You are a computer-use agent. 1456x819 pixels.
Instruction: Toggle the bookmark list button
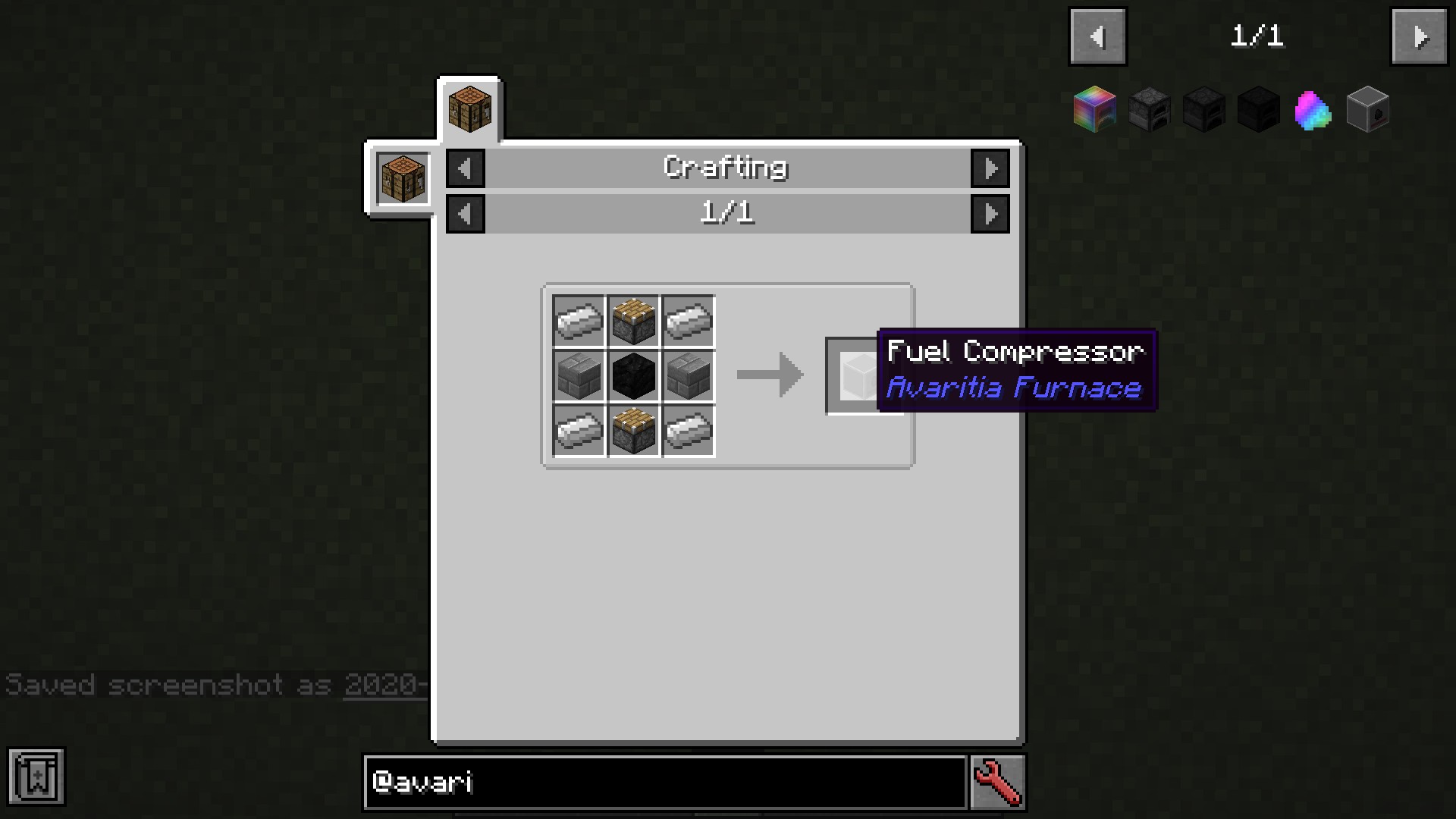coord(36,777)
